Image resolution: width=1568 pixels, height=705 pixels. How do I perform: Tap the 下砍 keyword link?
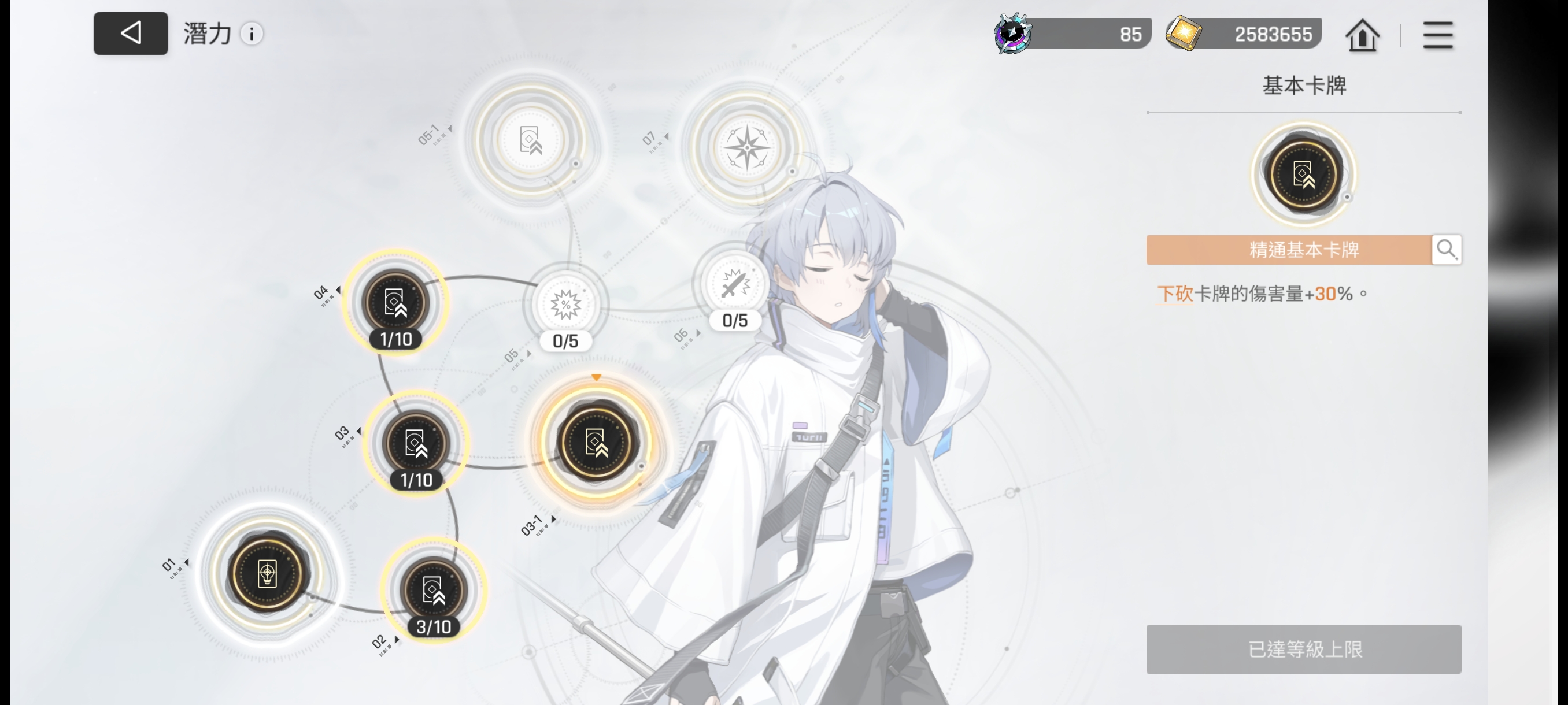1174,294
